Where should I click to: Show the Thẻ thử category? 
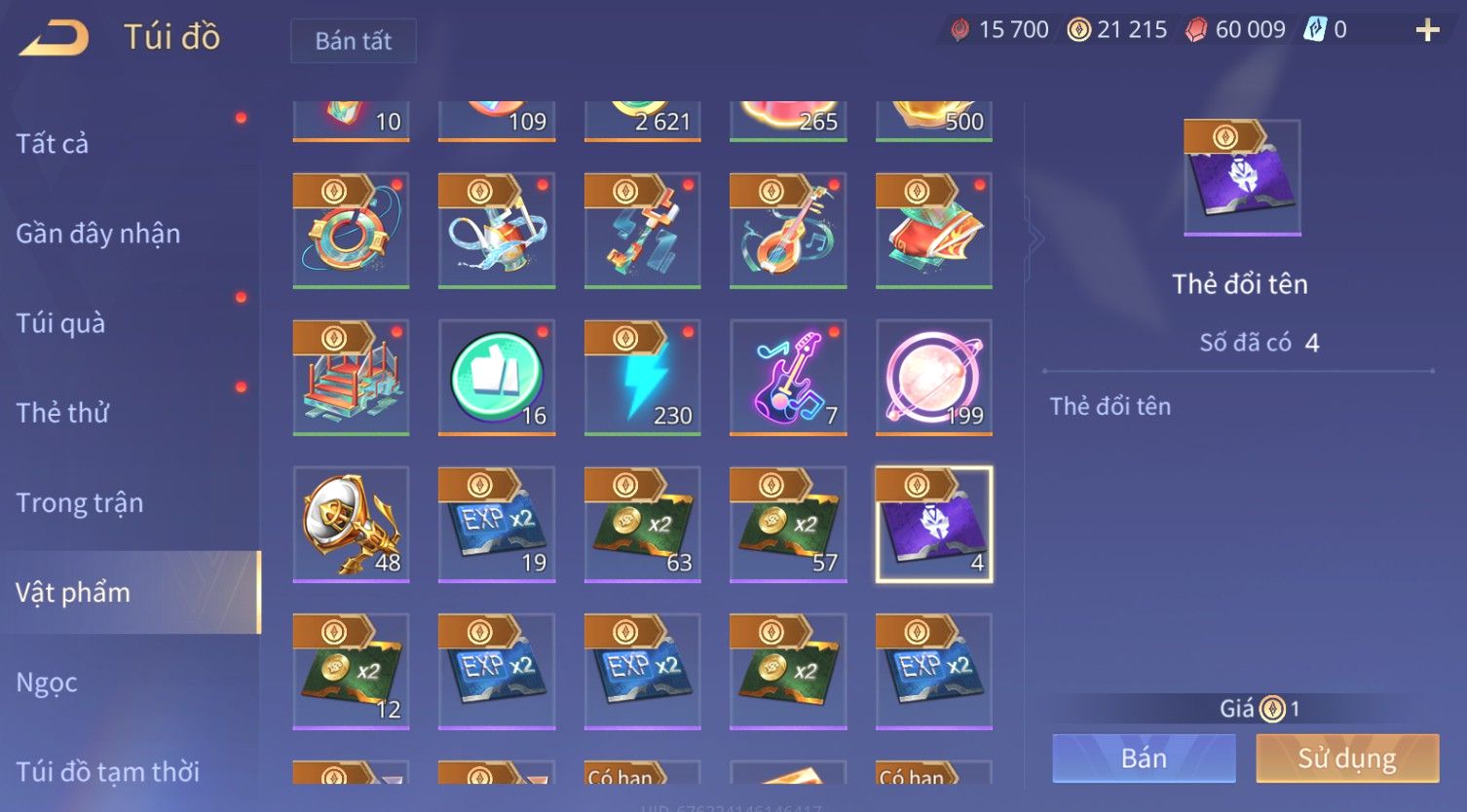[62, 413]
